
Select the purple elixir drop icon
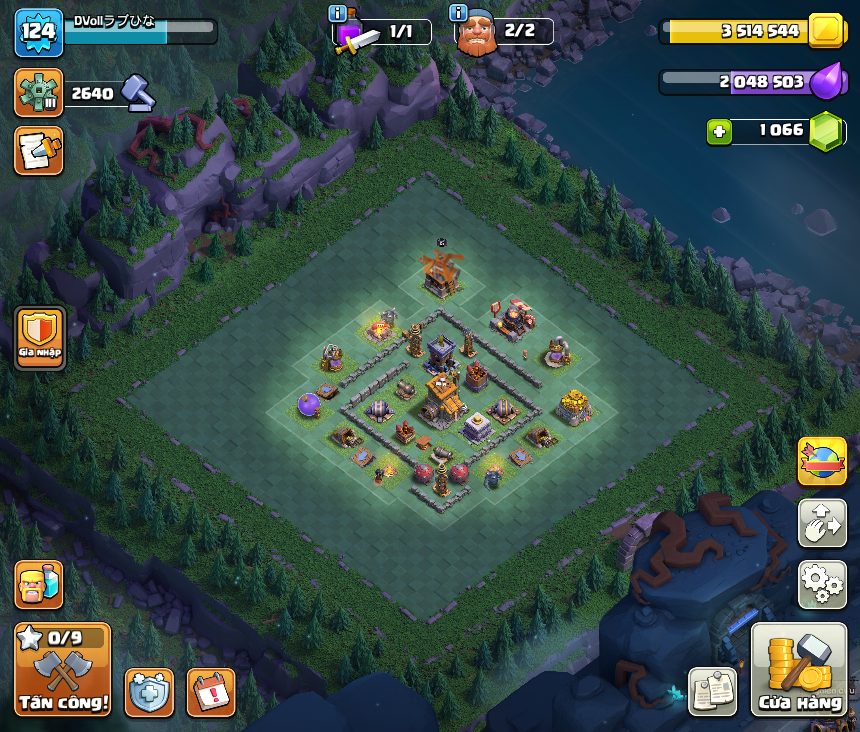827,82
